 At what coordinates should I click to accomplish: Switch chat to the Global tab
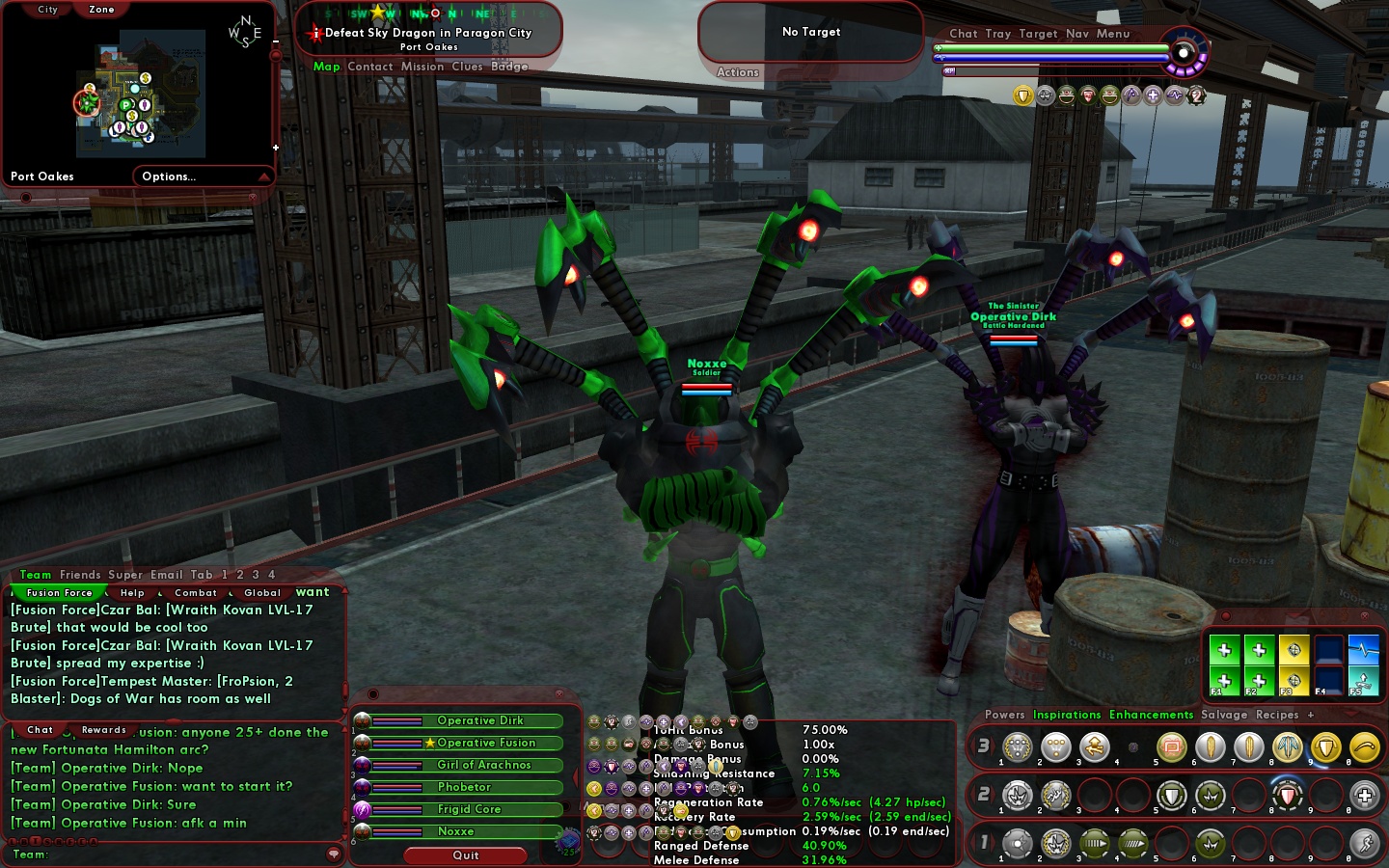[262, 593]
